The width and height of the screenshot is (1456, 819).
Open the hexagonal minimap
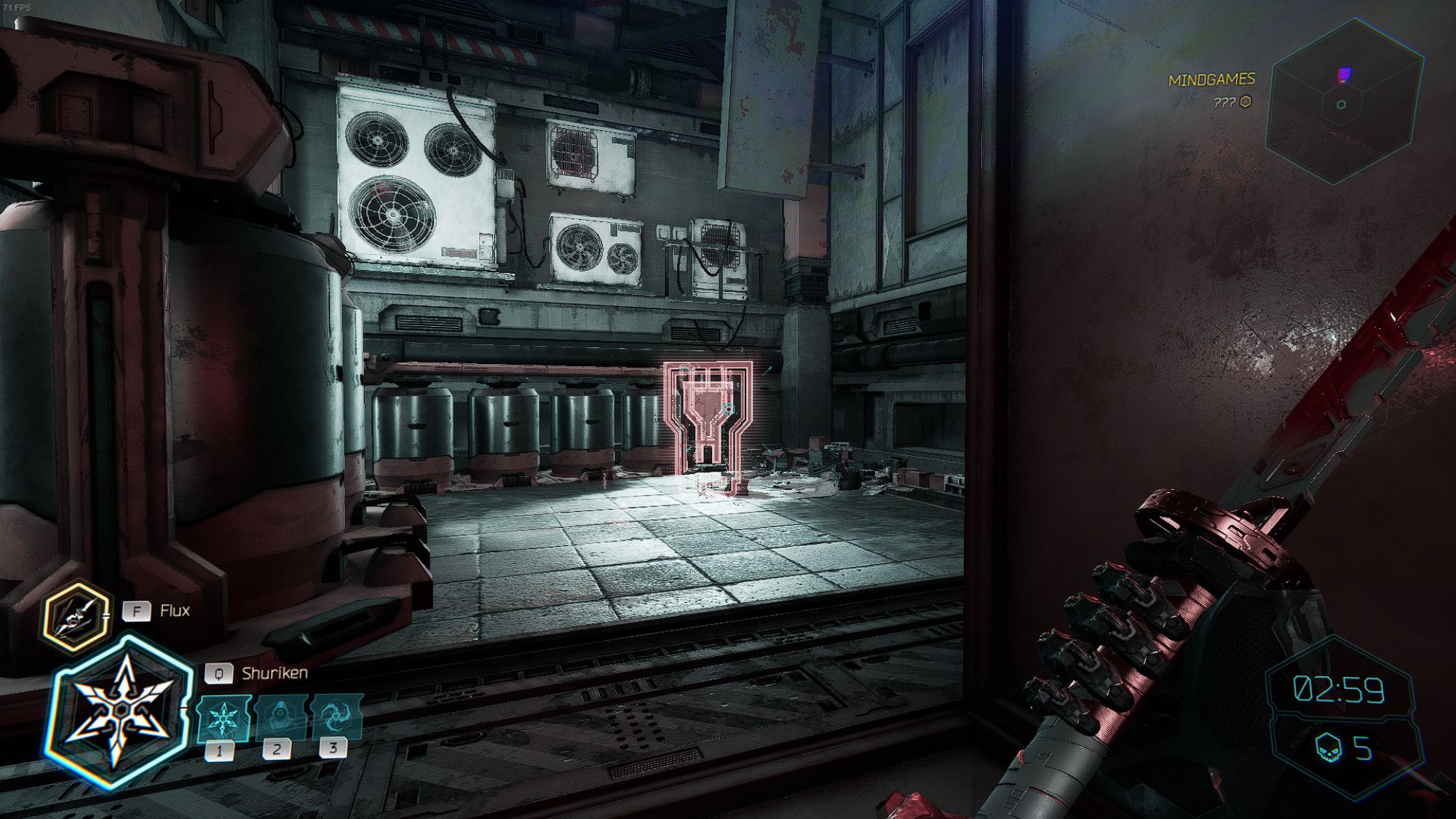click(x=1343, y=100)
